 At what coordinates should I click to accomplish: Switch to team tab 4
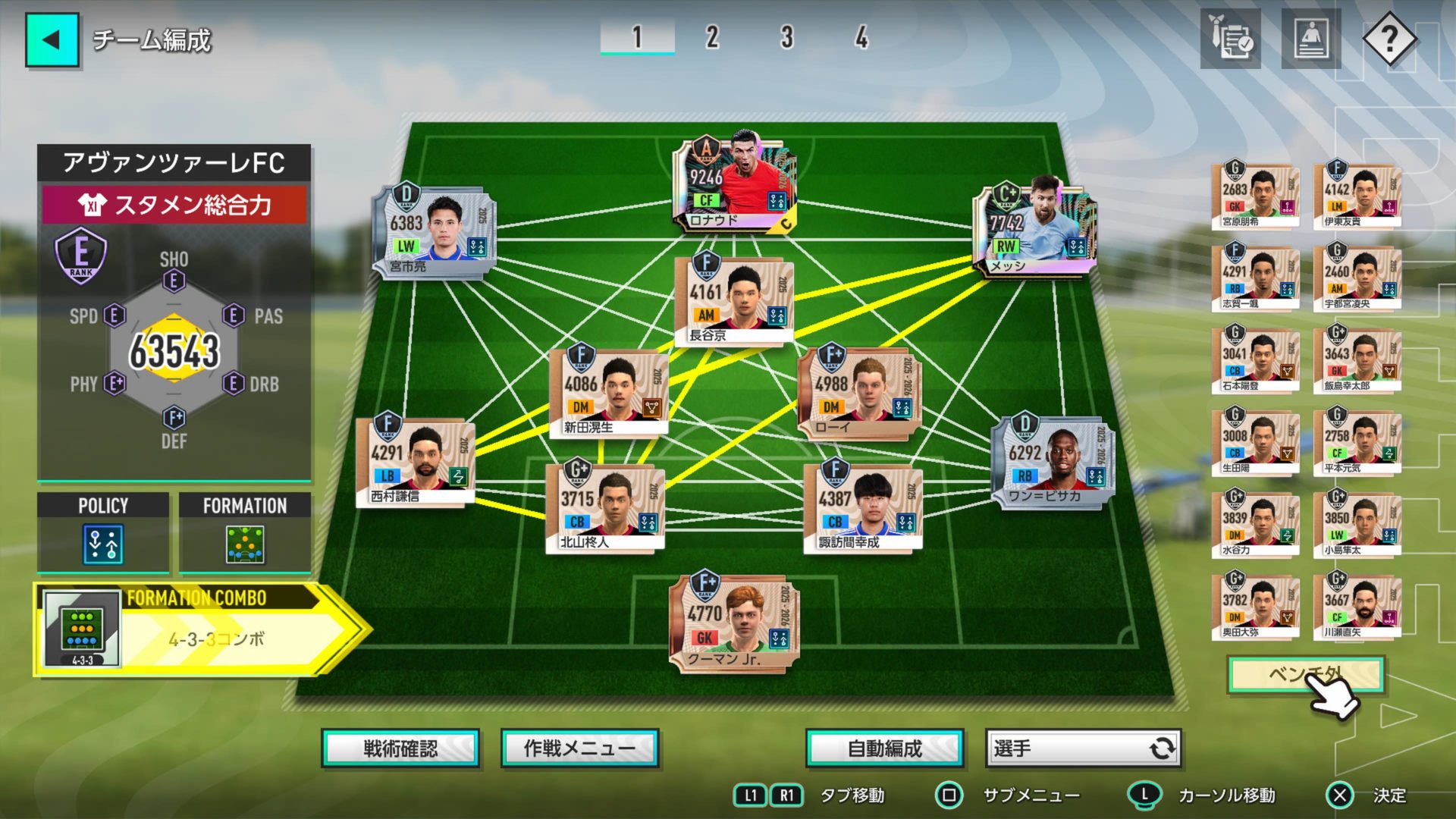click(861, 37)
